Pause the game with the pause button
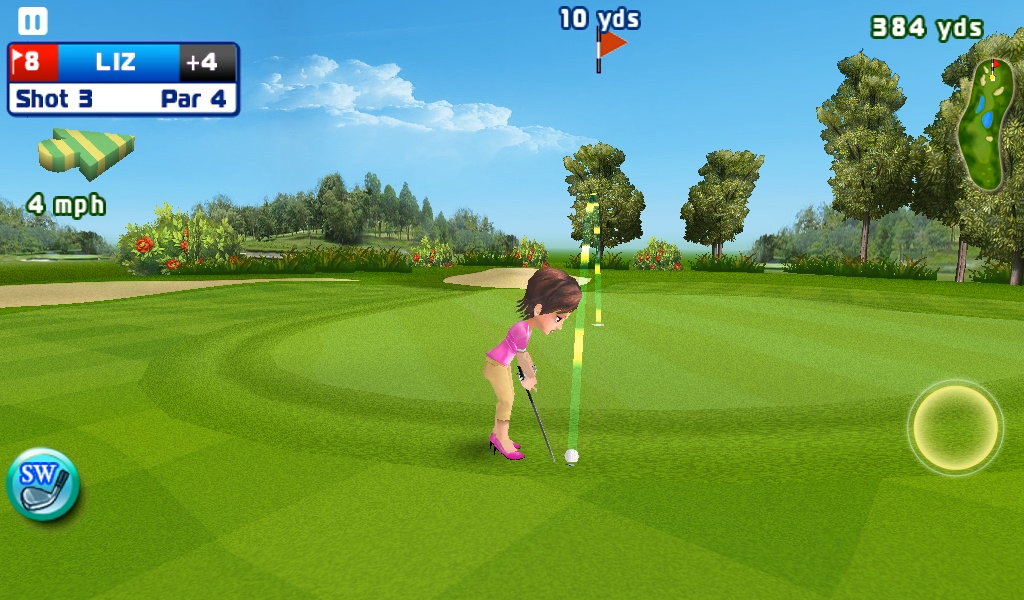This screenshot has height=600, width=1024. 33,21
